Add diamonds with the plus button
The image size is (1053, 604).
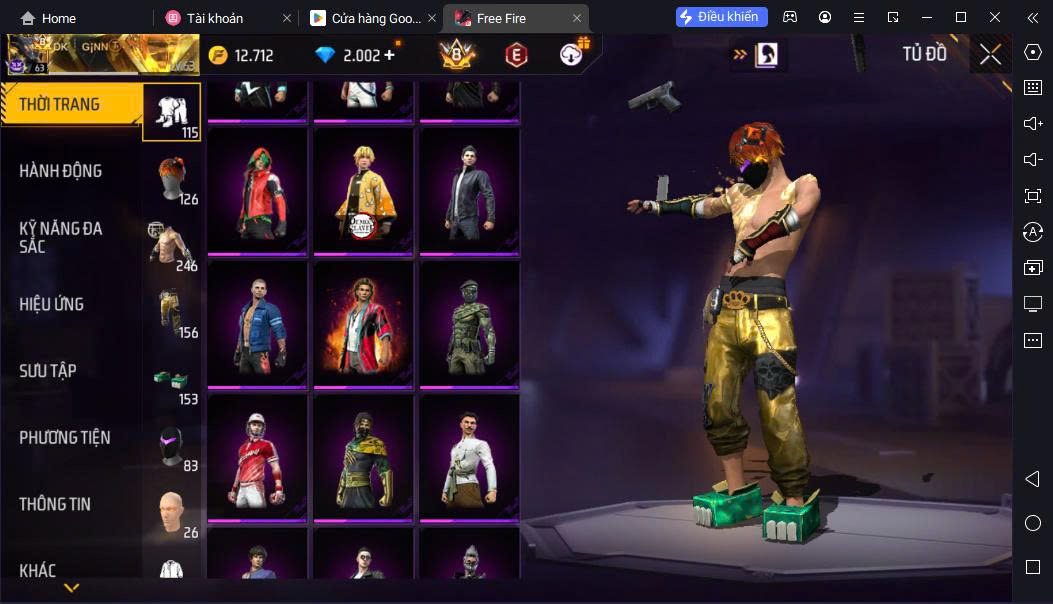coord(390,55)
